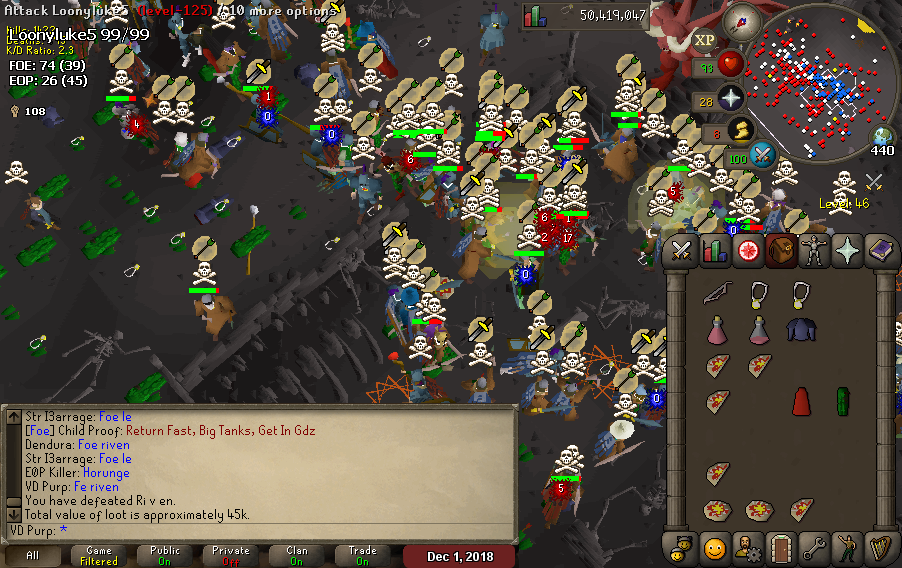Open the wrench Settings tab
Image resolution: width=902 pixels, height=568 pixels.
tap(814, 547)
